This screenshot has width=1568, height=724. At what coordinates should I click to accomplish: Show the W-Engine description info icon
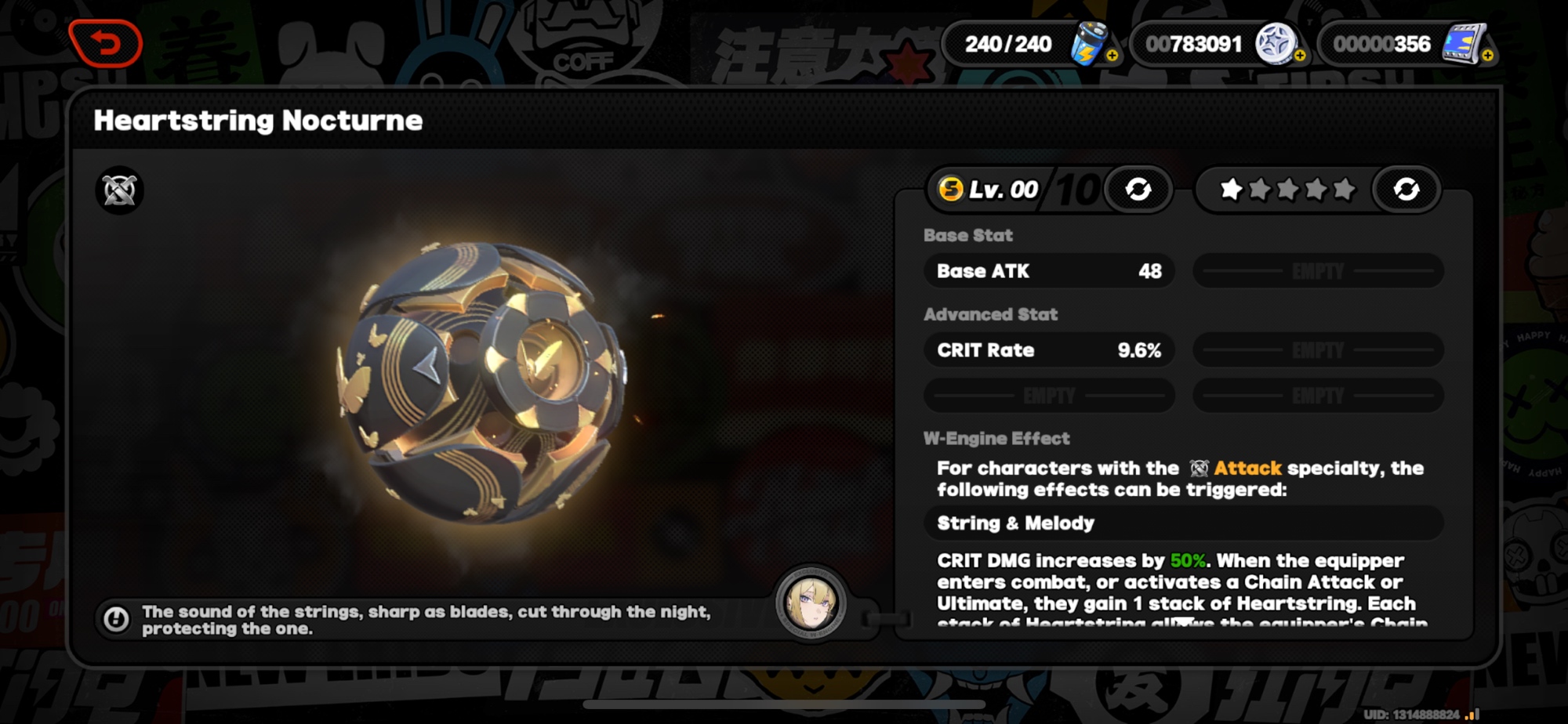point(116,620)
